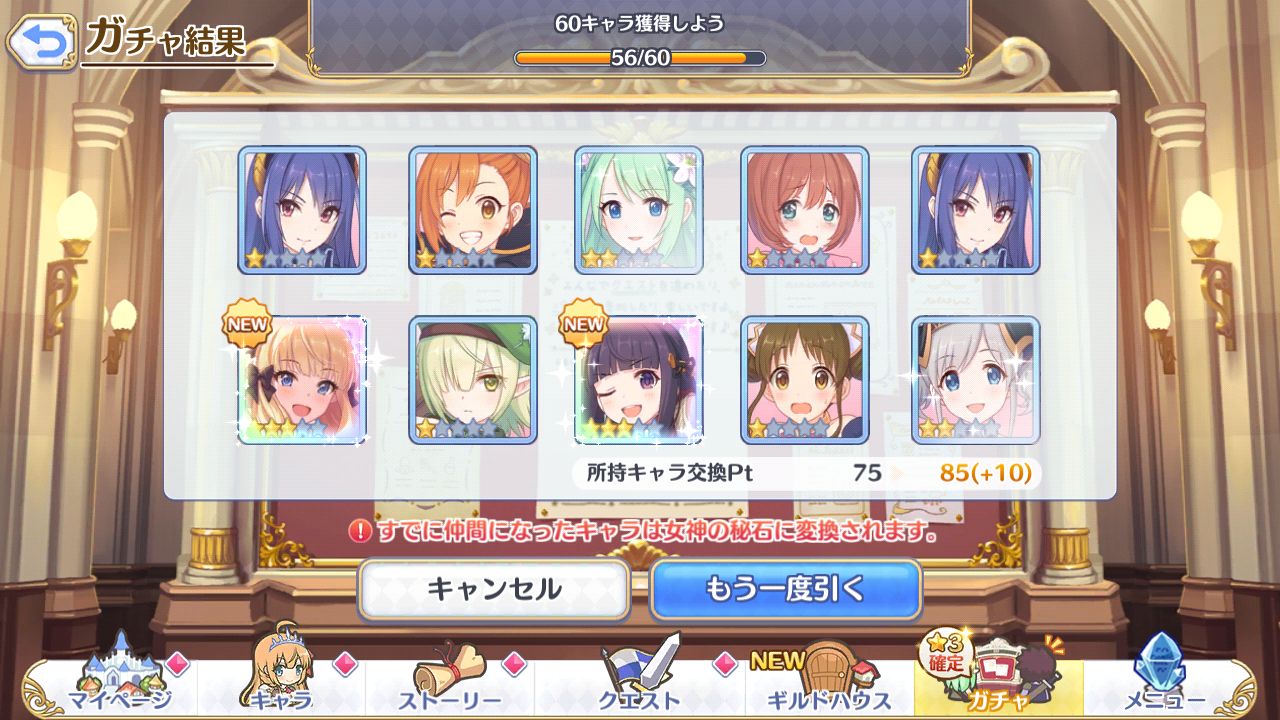Select the silver-haired character portrait

(975, 380)
